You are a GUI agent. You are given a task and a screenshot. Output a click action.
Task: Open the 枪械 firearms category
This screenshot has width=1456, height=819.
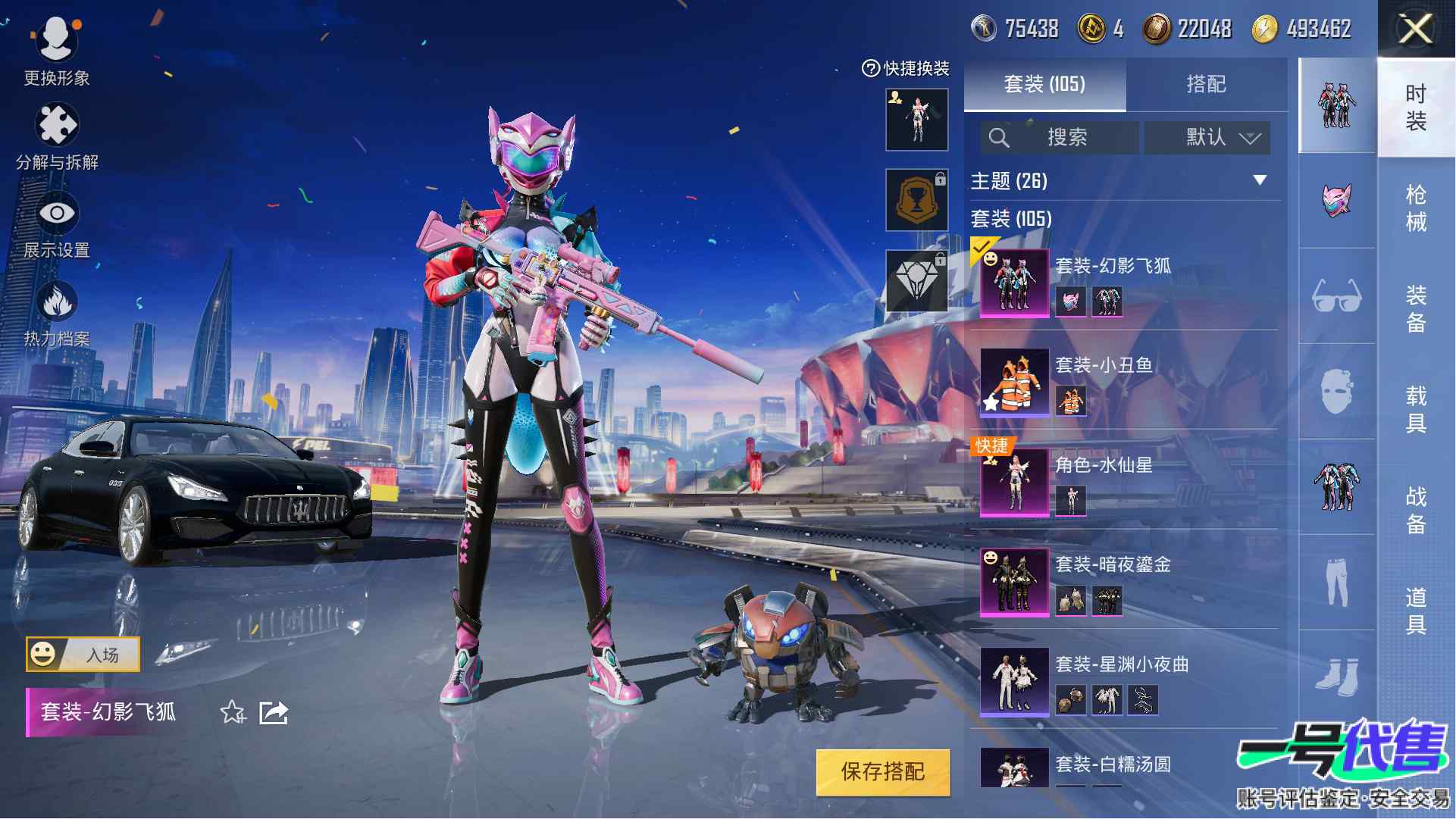pos(1415,208)
